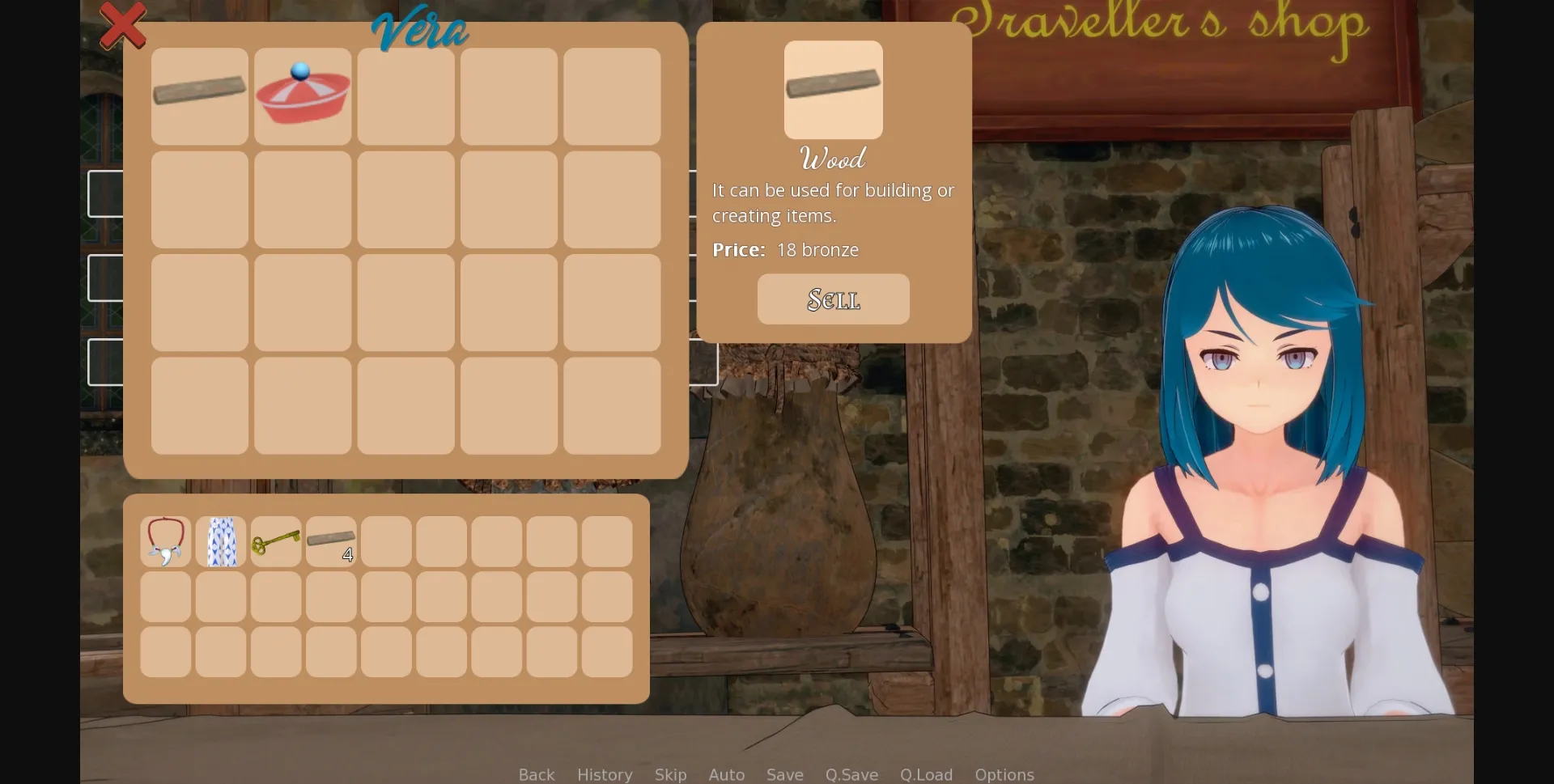The image size is (1554, 784).
Task: Click the Wood preview image in the item panel
Action: coord(833,90)
